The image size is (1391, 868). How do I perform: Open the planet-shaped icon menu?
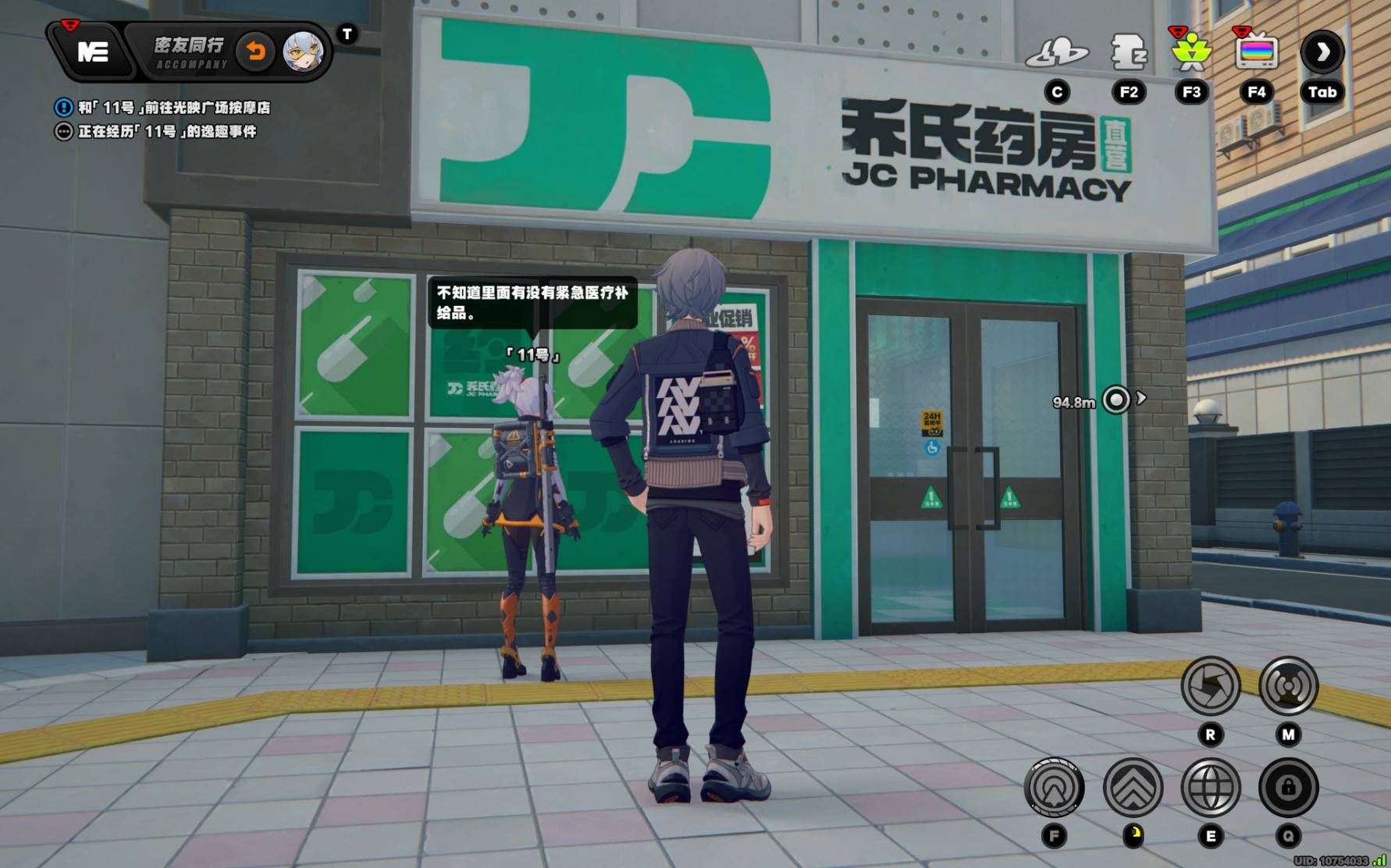[x=1057, y=52]
